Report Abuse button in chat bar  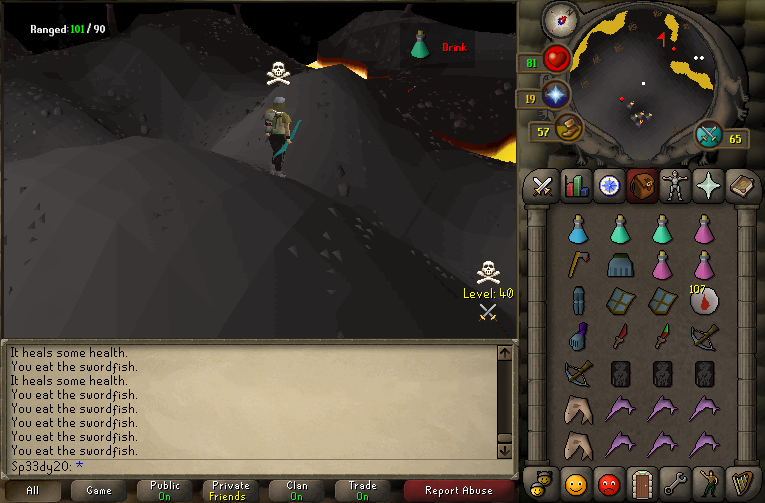(x=459, y=490)
